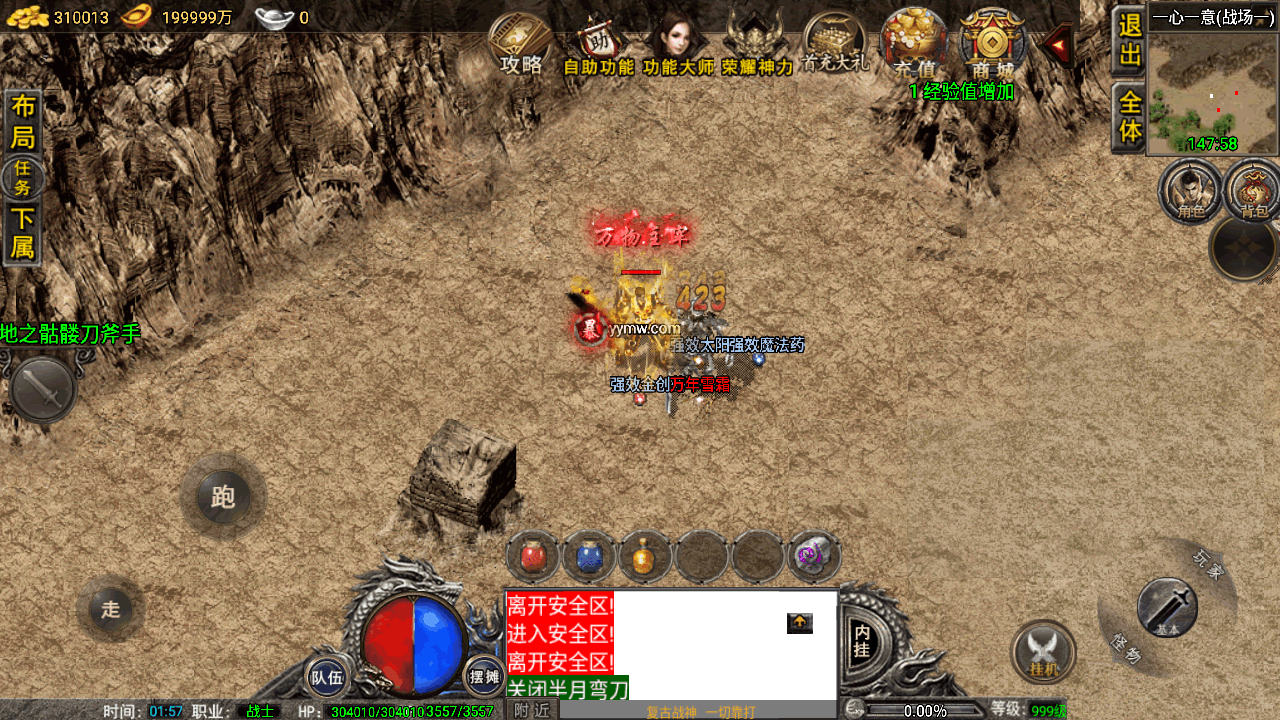Screen dimensions: 1280x720
Task: Open the 背包 bag inventory
Action: 1253,190
